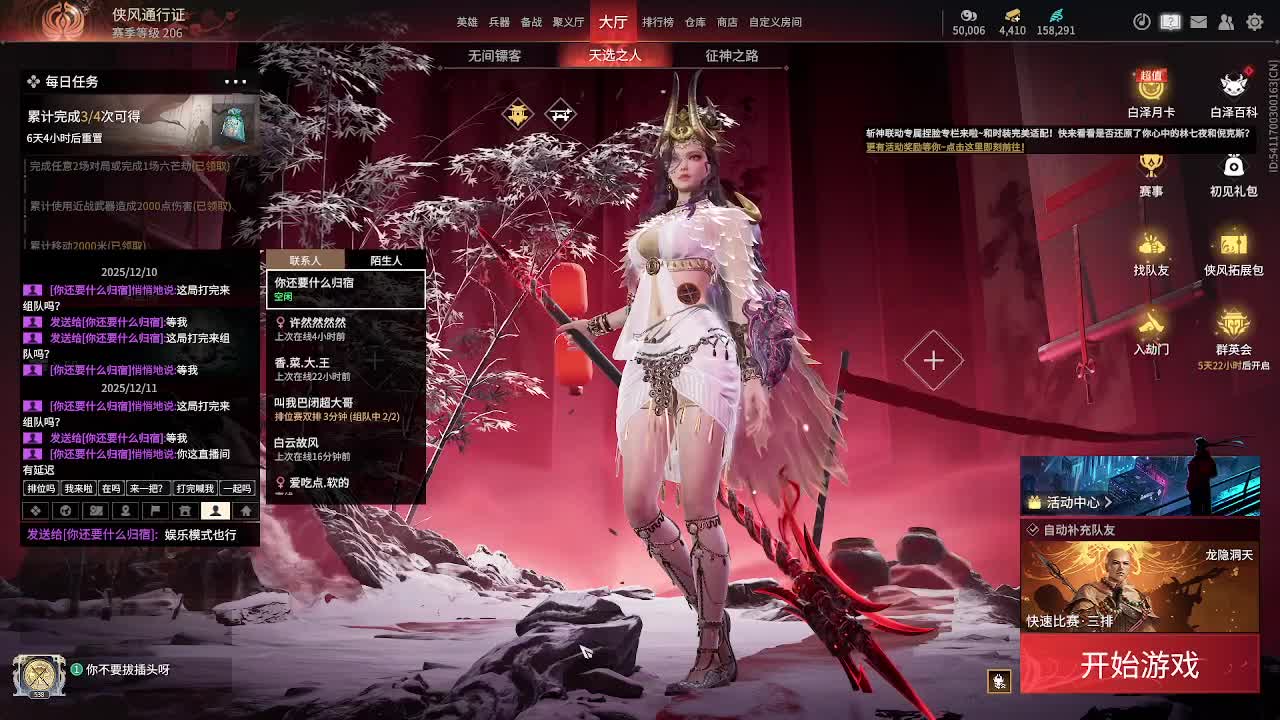Click the help book icon near settings
Image resolution: width=1280 pixels, height=720 pixels.
click(1170, 22)
